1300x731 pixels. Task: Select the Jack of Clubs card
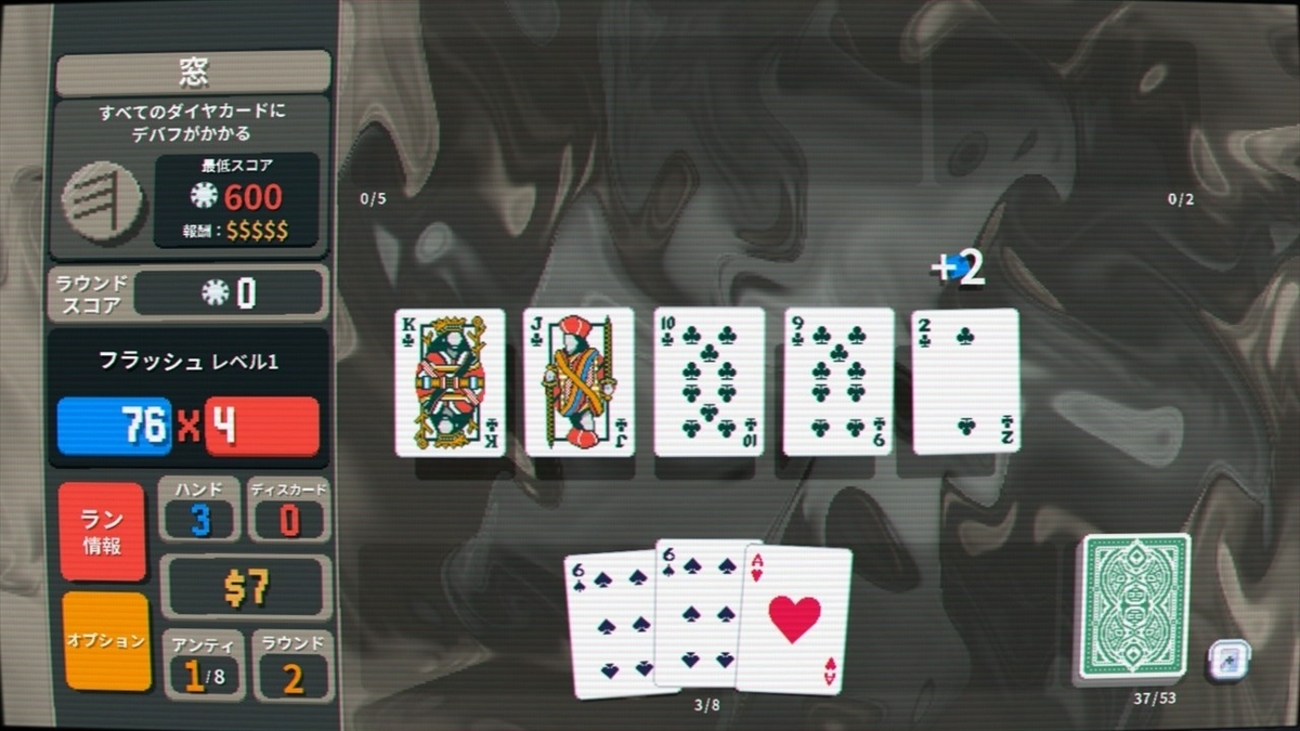click(578, 382)
